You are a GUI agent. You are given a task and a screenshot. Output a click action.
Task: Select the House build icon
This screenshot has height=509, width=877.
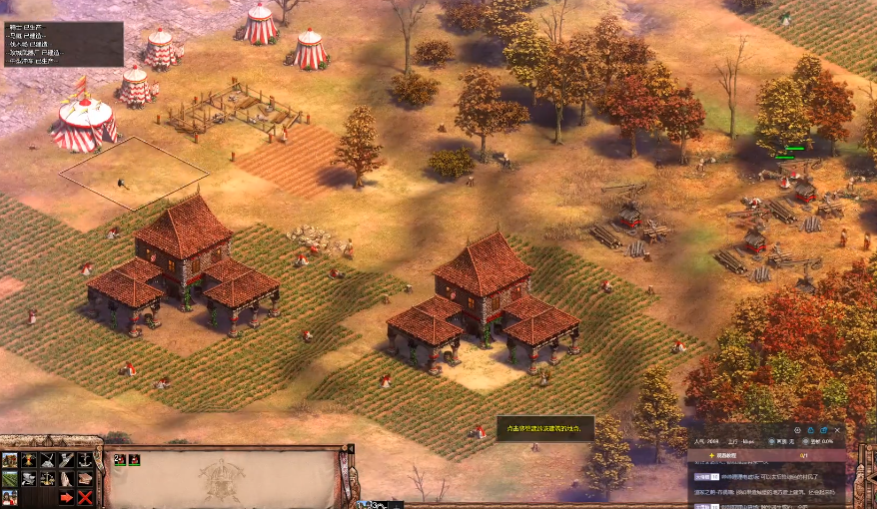tap(10, 460)
